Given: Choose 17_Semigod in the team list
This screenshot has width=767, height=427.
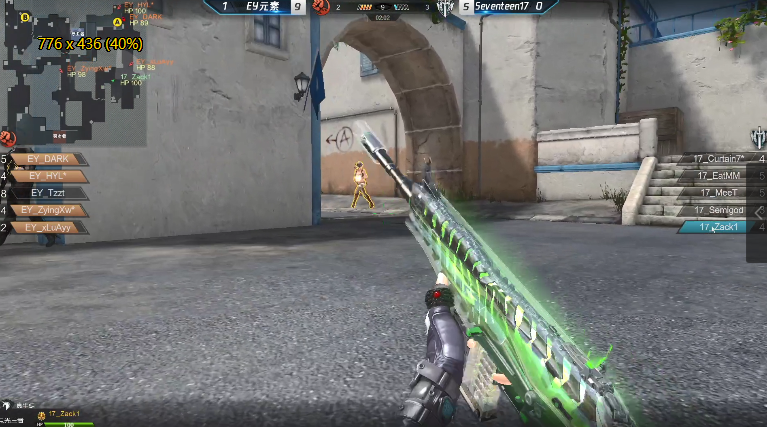Looking at the screenshot, I should tap(714, 210).
